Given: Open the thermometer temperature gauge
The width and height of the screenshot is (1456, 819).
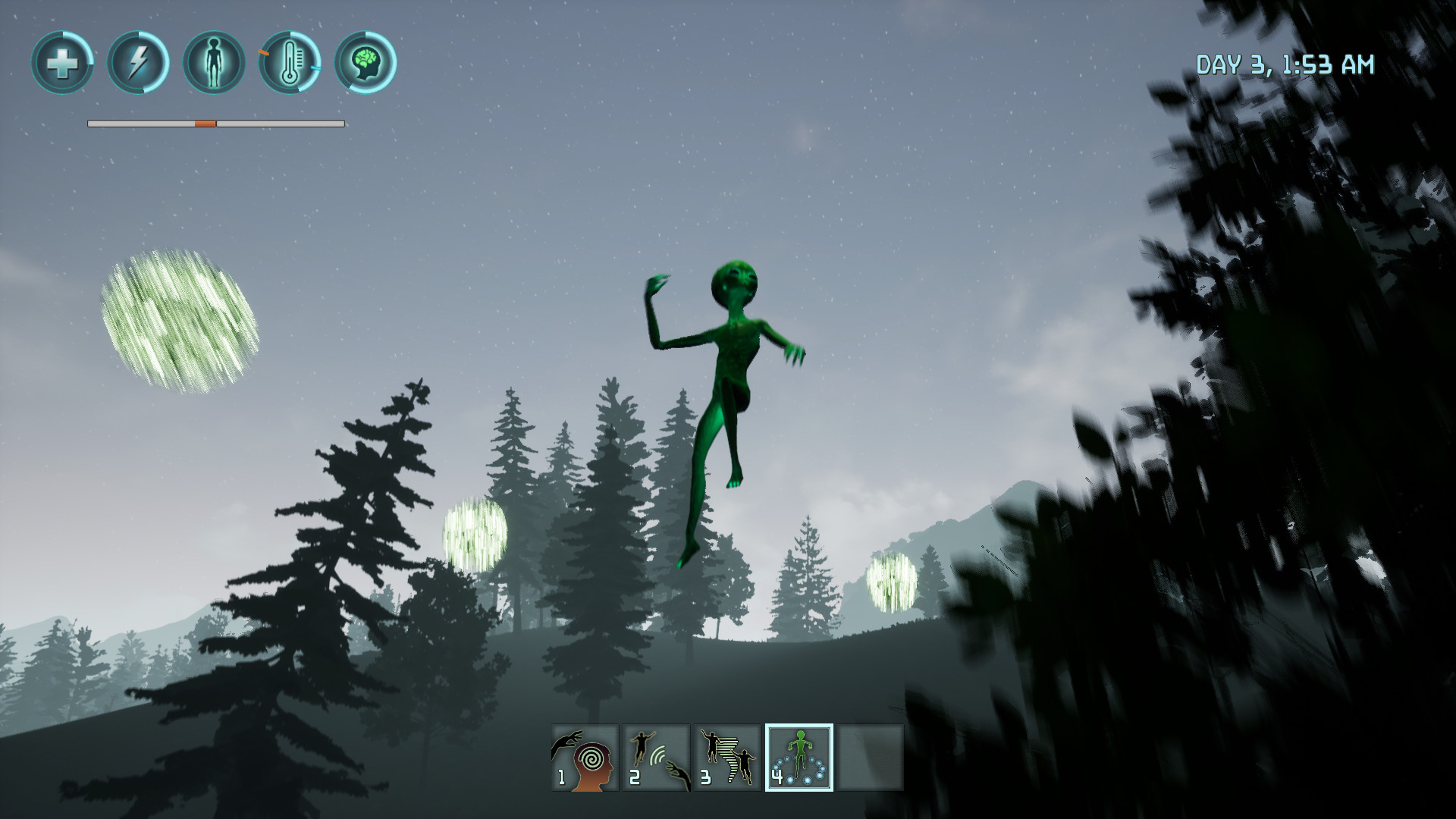Looking at the screenshot, I should point(289,63).
